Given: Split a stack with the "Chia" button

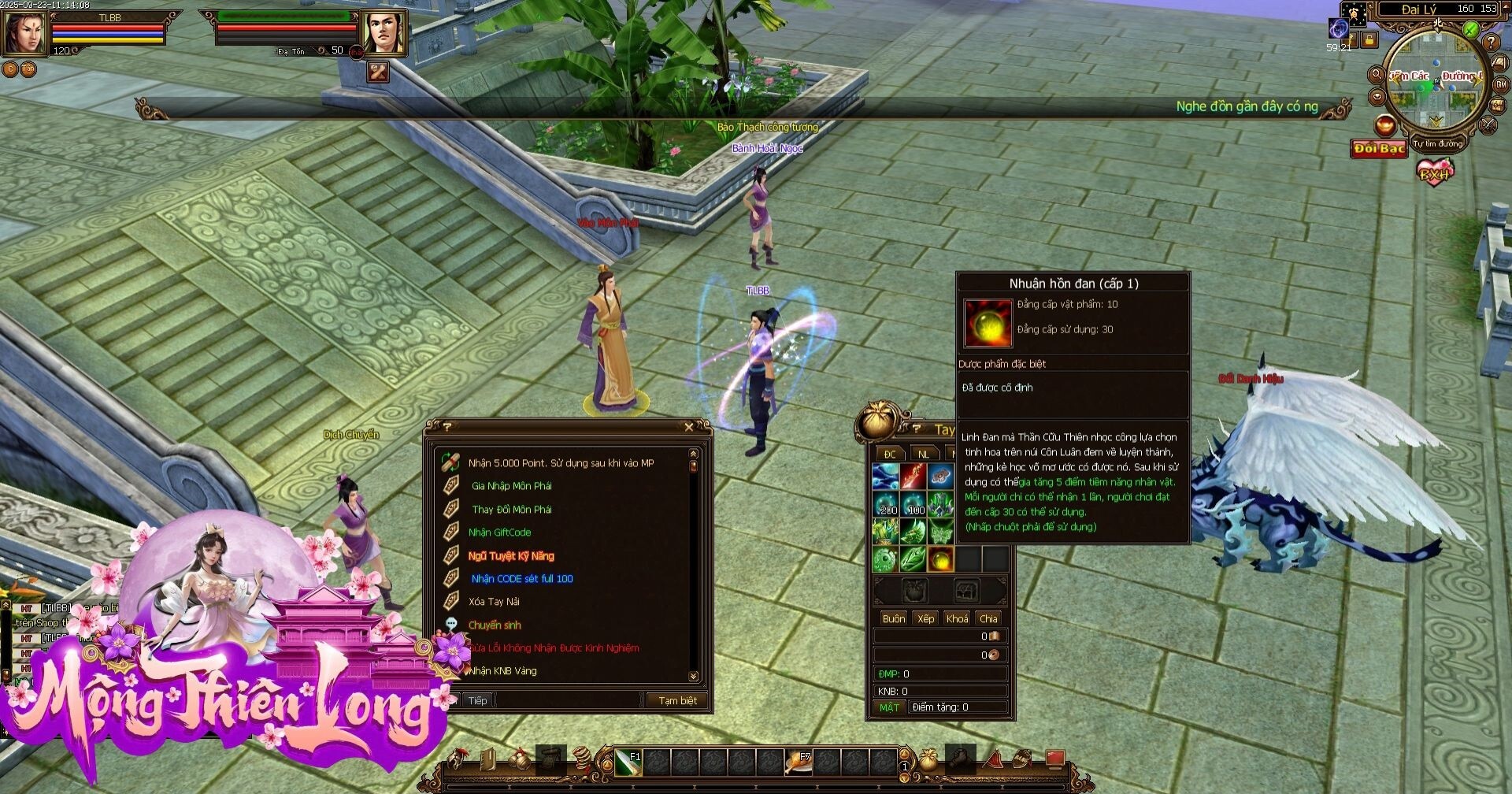Looking at the screenshot, I should (988, 618).
